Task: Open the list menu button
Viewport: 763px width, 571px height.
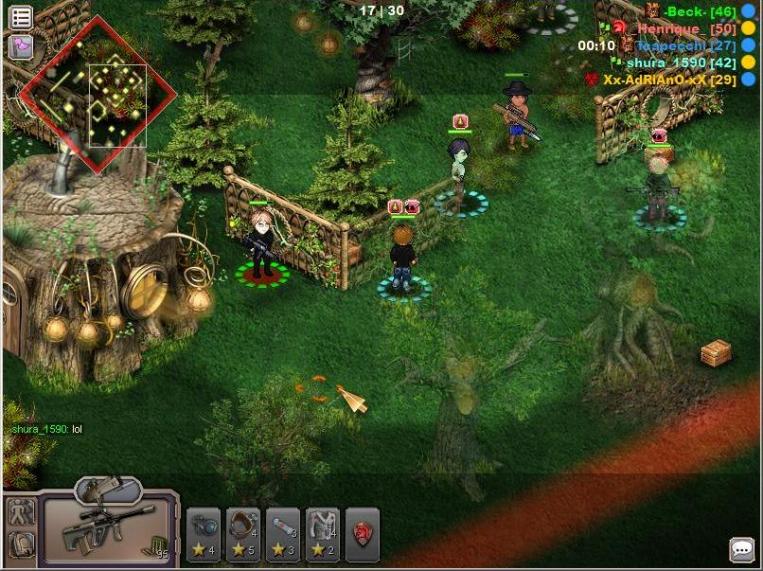Action: pos(20,17)
